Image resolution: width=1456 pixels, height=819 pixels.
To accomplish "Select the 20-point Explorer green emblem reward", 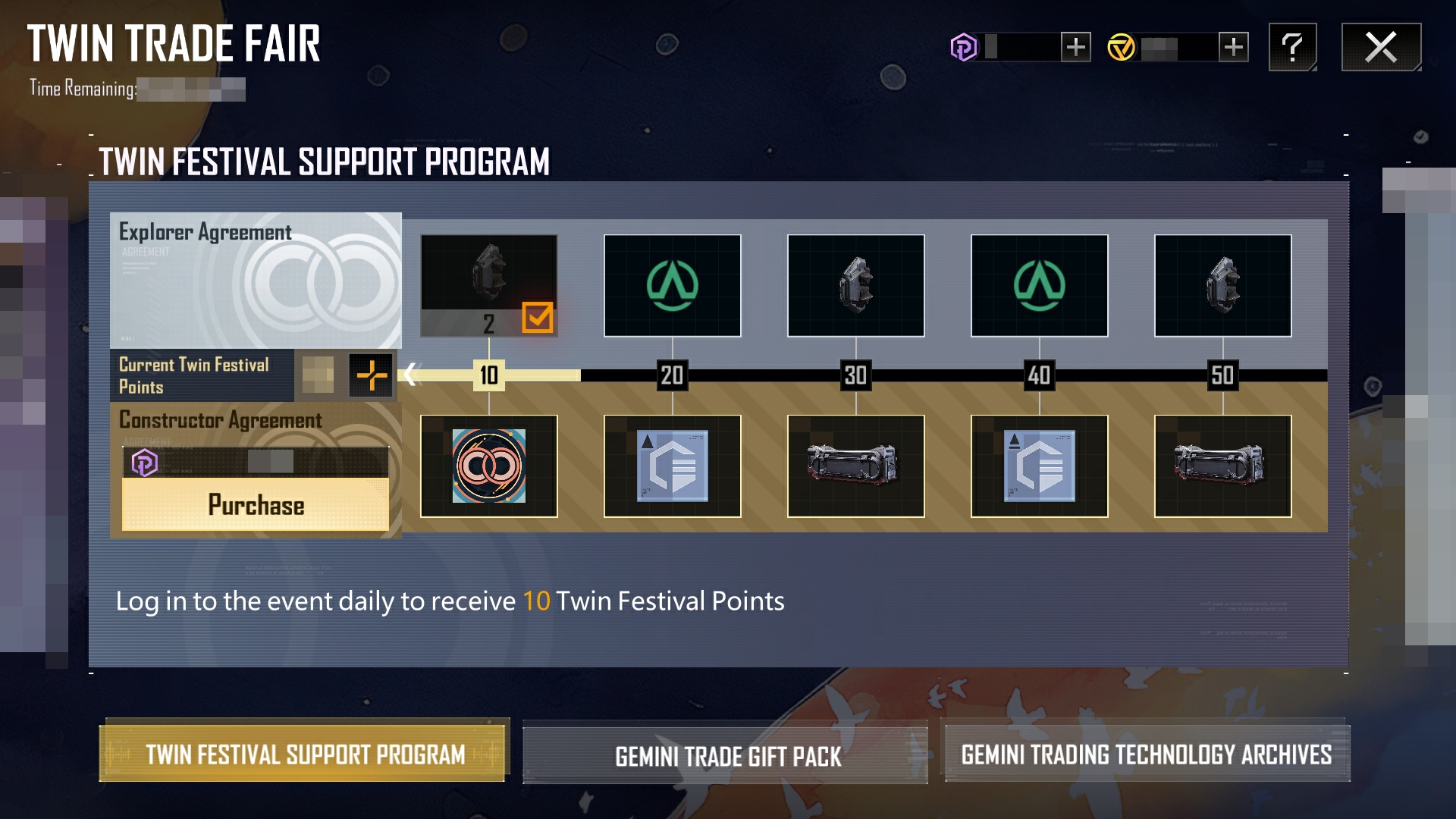I will point(673,285).
